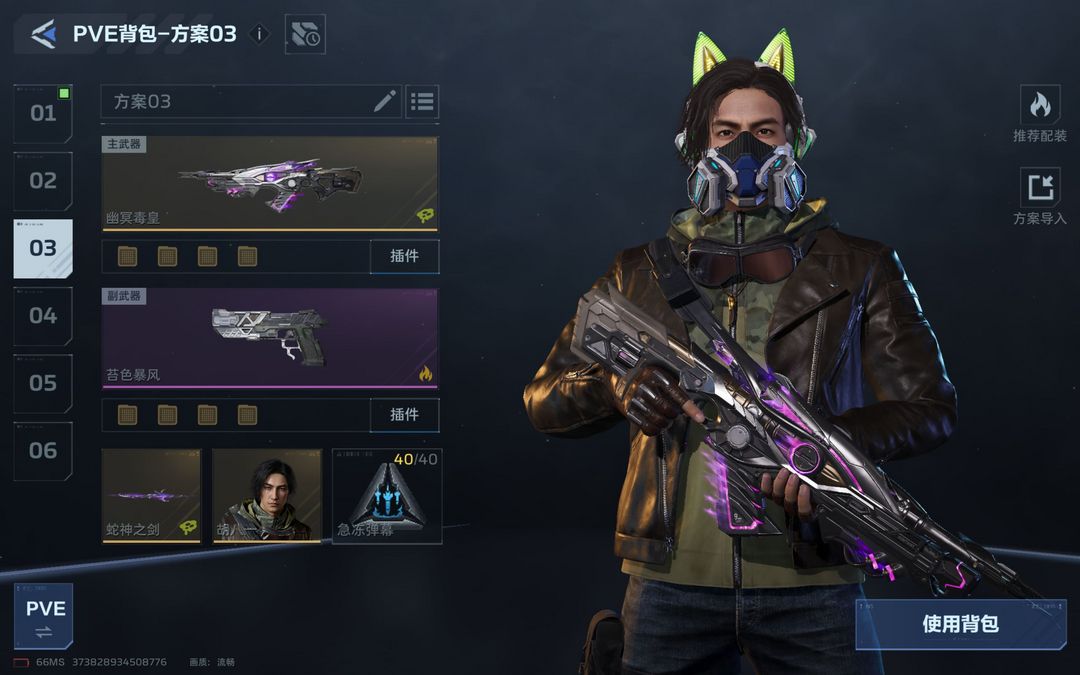Open 推荐配装 recommended loadouts
Viewport: 1080px width, 675px height.
pyautogui.click(x=1040, y=113)
